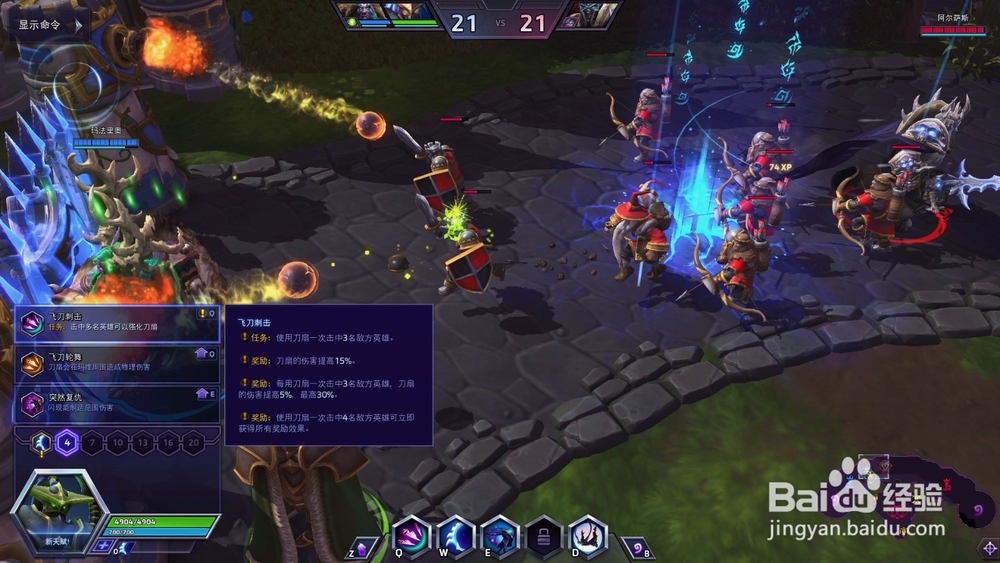Click the locked heroic ability slot
Viewport: 1000px width, 563px height.
544,536
